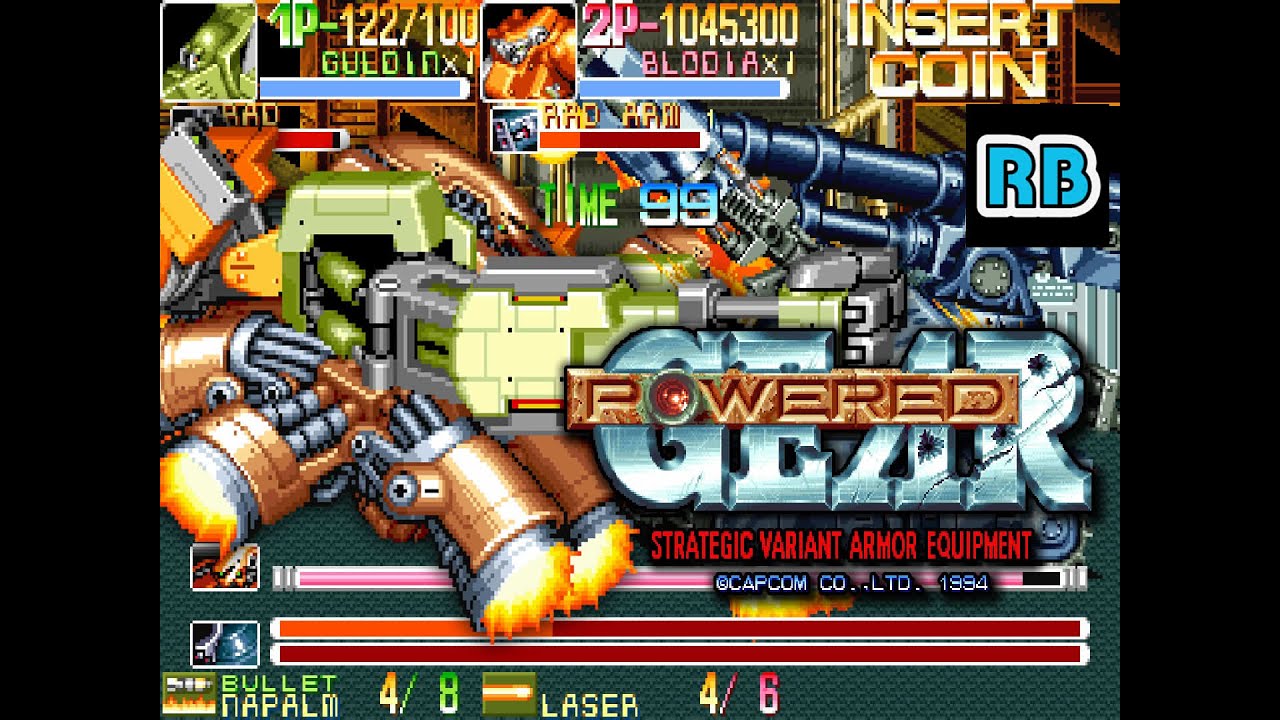Click the RAD weapon icon under 1P
The width and height of the screenshot is (1280, 720).
coord(190,125)
